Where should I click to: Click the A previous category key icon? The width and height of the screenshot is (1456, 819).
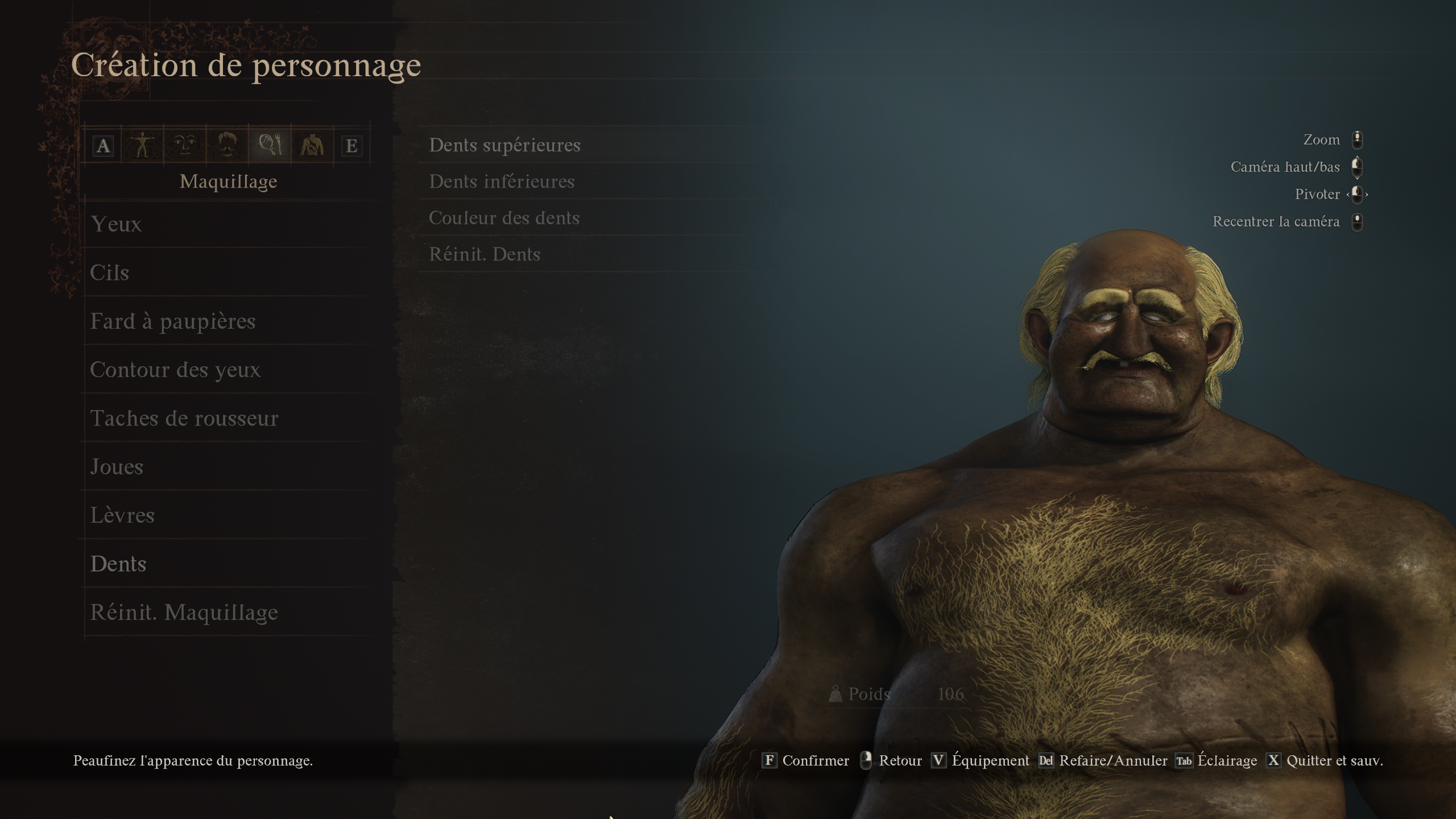click(104, 146)
